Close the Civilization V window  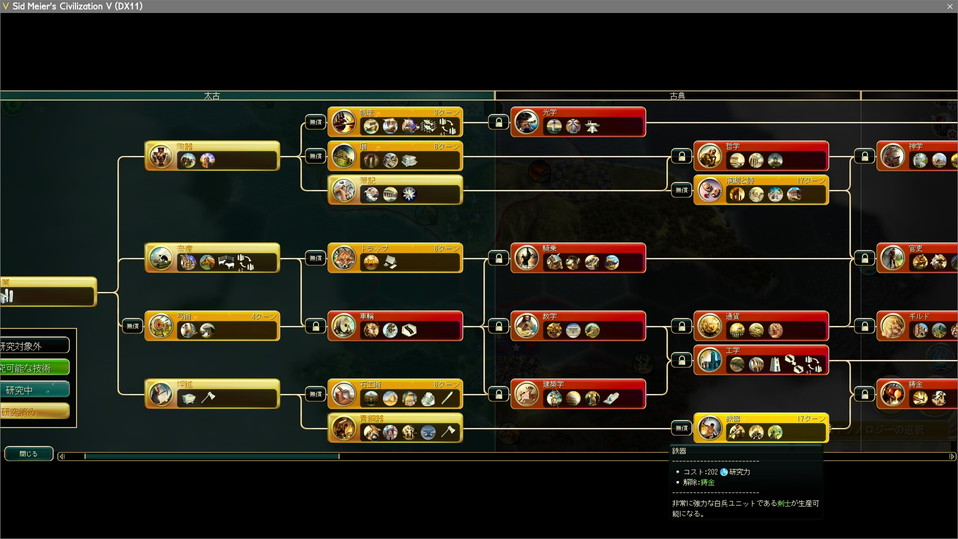pyautogui.click(x=949, y=6)
